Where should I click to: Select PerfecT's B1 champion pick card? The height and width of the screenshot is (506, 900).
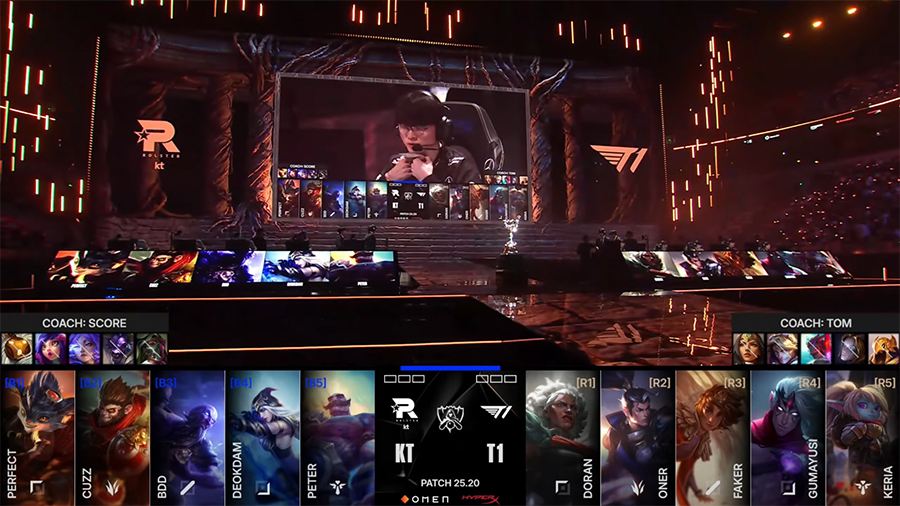38,437
